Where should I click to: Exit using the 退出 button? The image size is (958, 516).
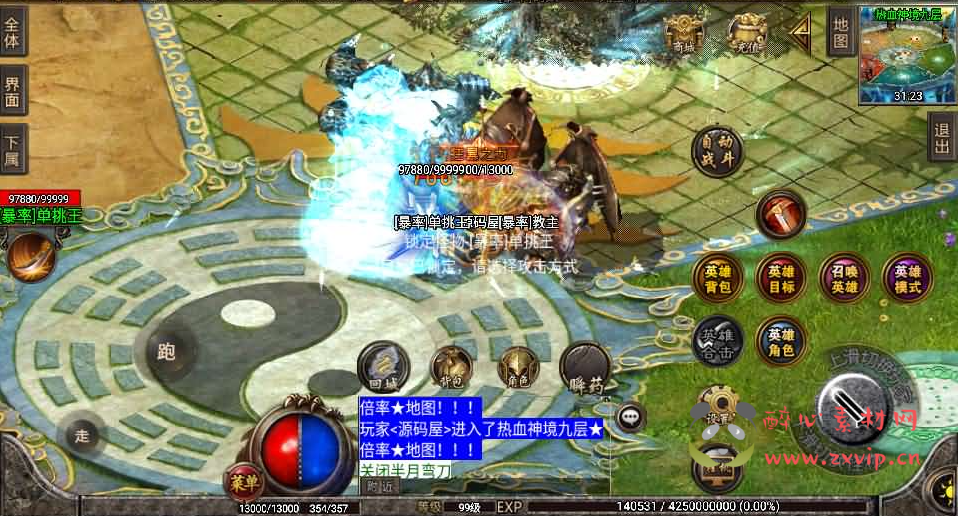941,137
